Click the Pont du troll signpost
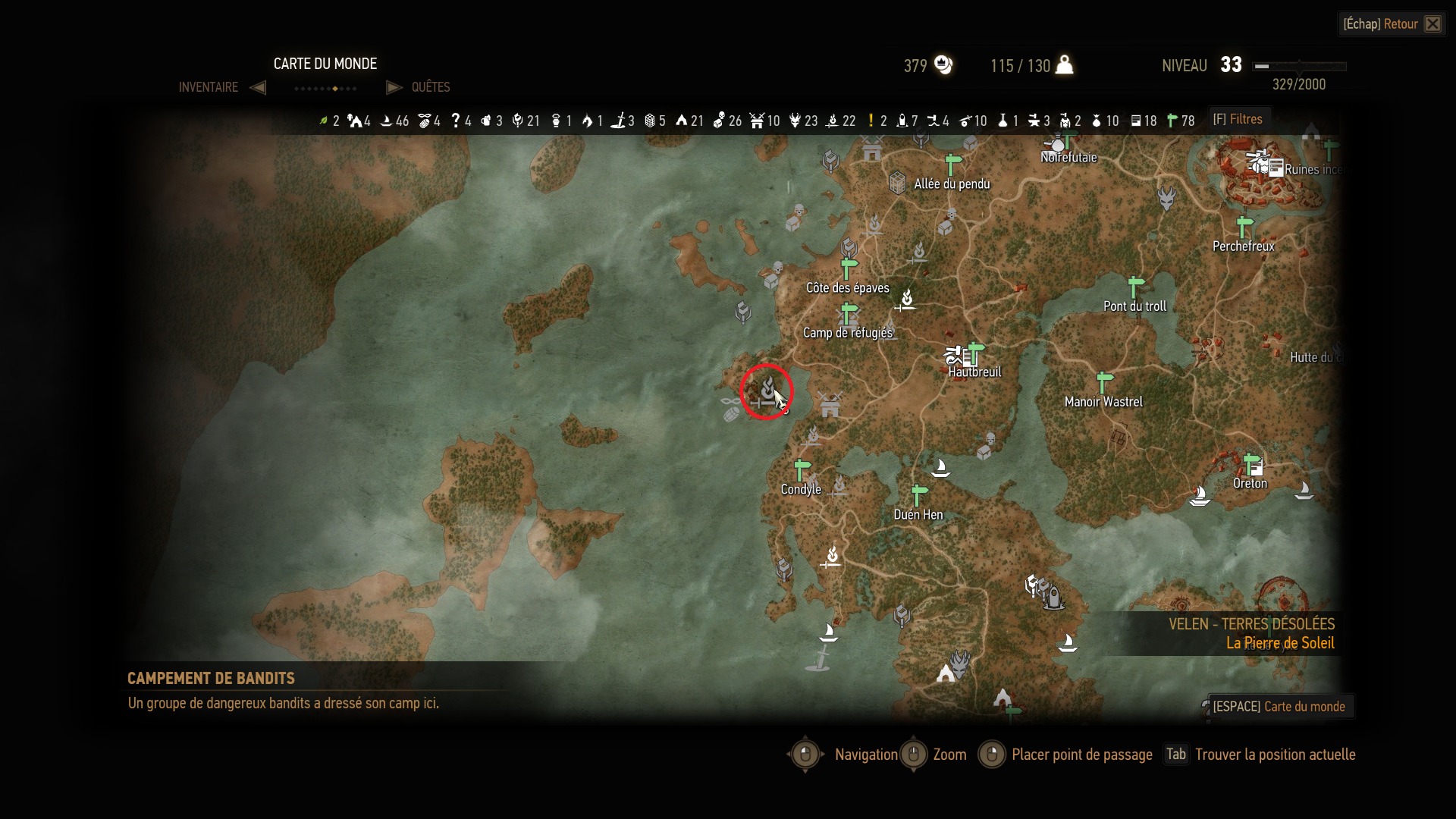The width and height of the screenshot is (1456, 819). tap(1135, 287)
